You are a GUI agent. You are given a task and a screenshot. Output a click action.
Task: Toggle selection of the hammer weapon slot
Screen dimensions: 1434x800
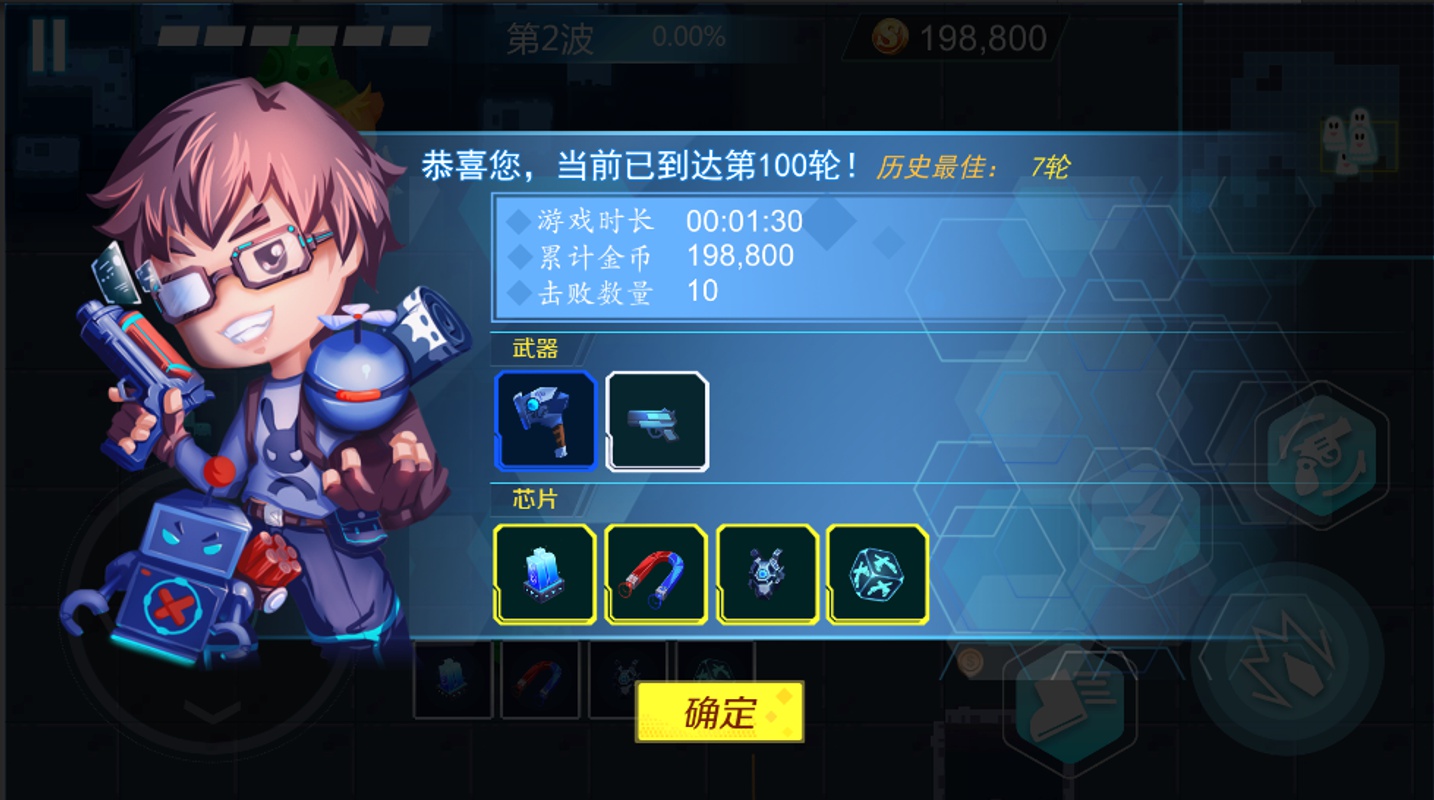(x=545, y=420)
